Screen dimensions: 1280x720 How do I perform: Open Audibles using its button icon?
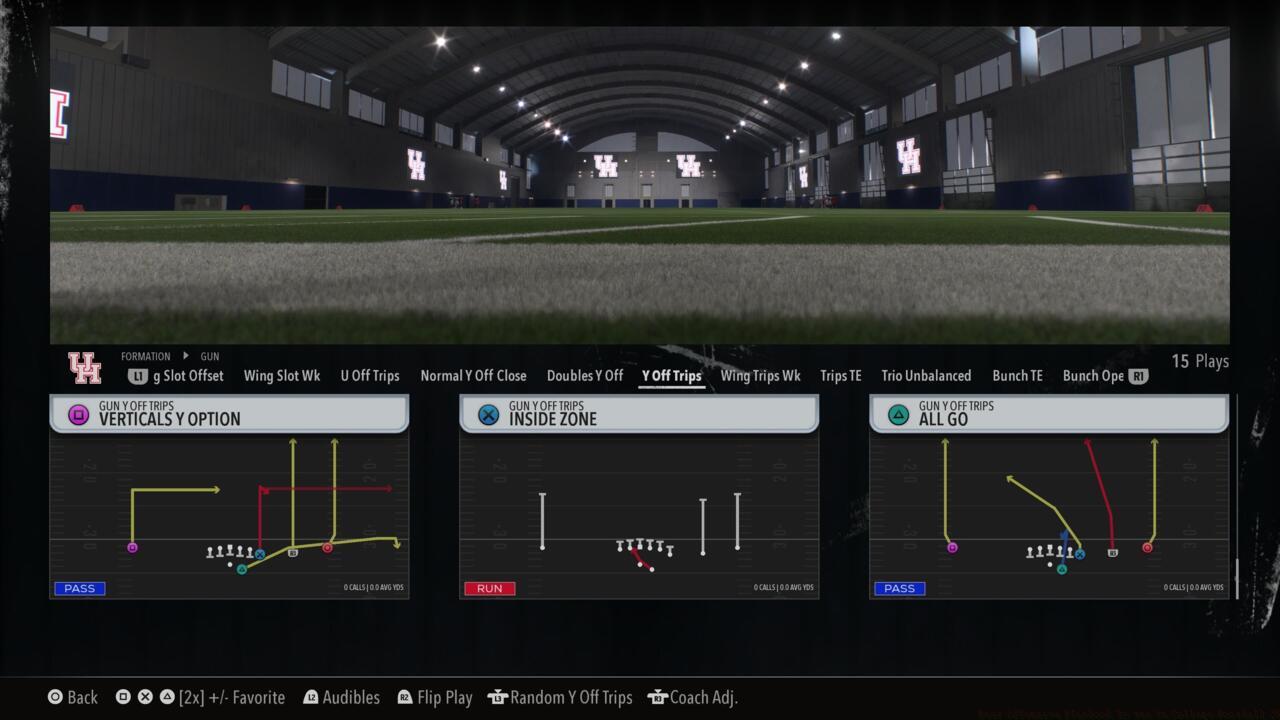[x=313, y=697]
